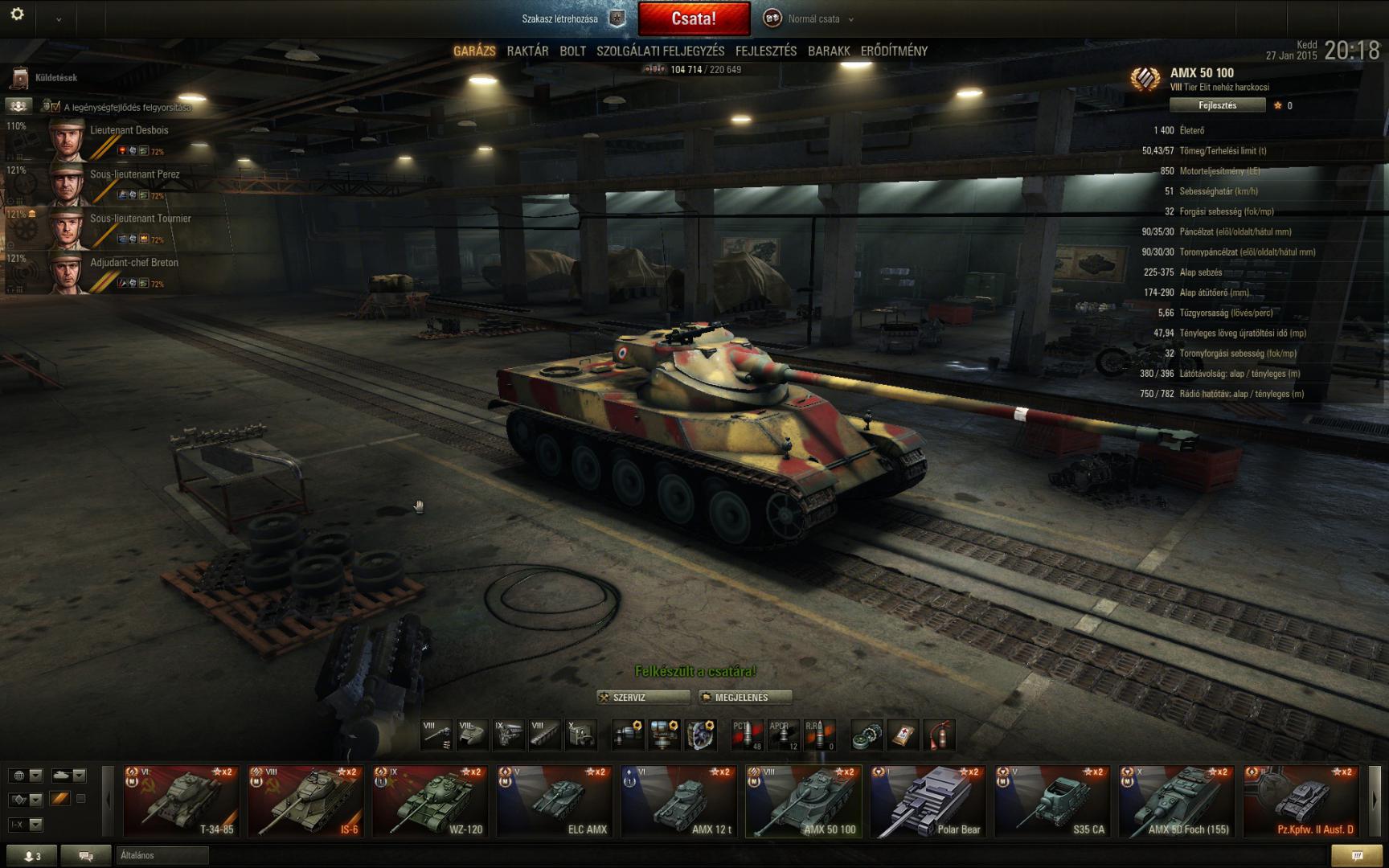The width and height of the screenshot is (1389, 868).
Task: Choose the ELC AMX tank thumbnail
Action: coord(554,801)
